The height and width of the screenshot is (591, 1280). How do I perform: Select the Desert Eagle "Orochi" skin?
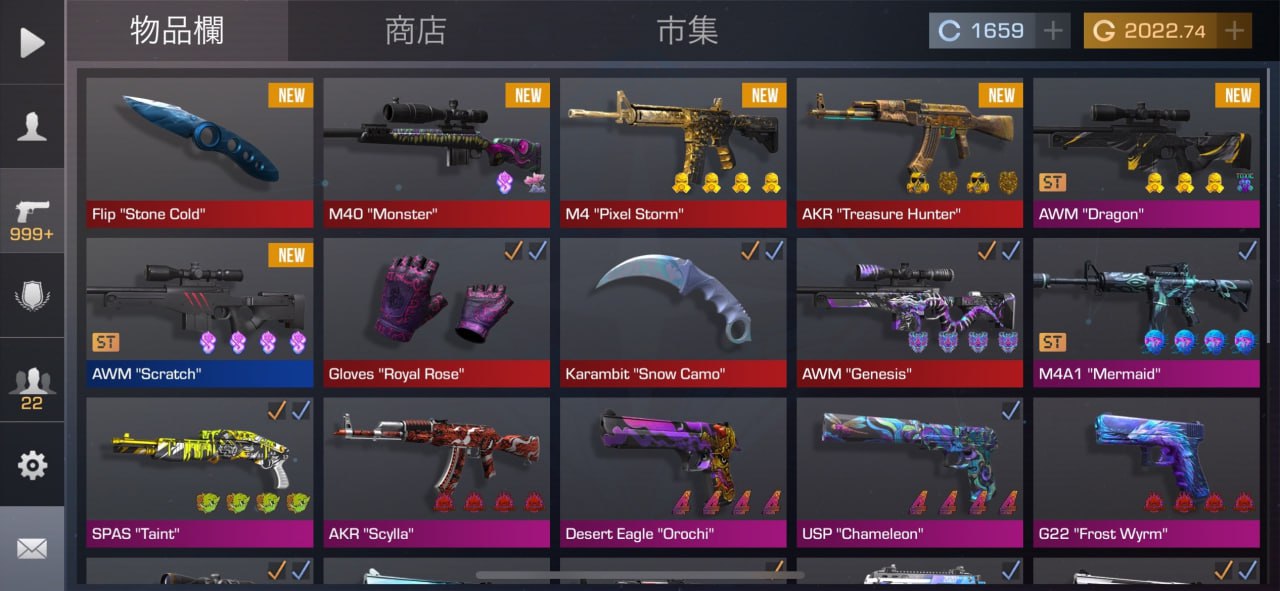tap(673, 472)
